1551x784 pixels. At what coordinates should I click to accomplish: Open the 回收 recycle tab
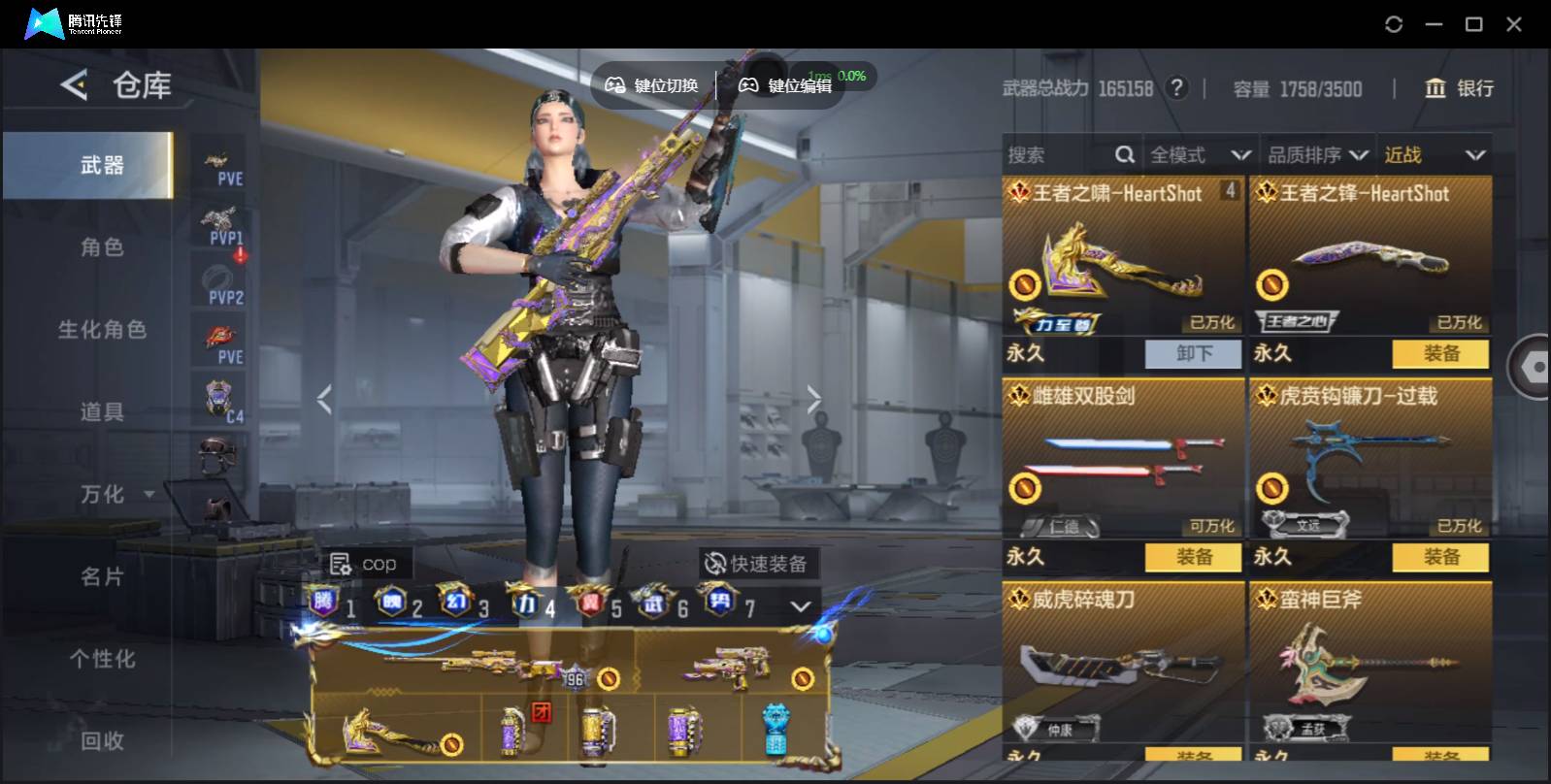pyautogui.click(x=102, y=741)
